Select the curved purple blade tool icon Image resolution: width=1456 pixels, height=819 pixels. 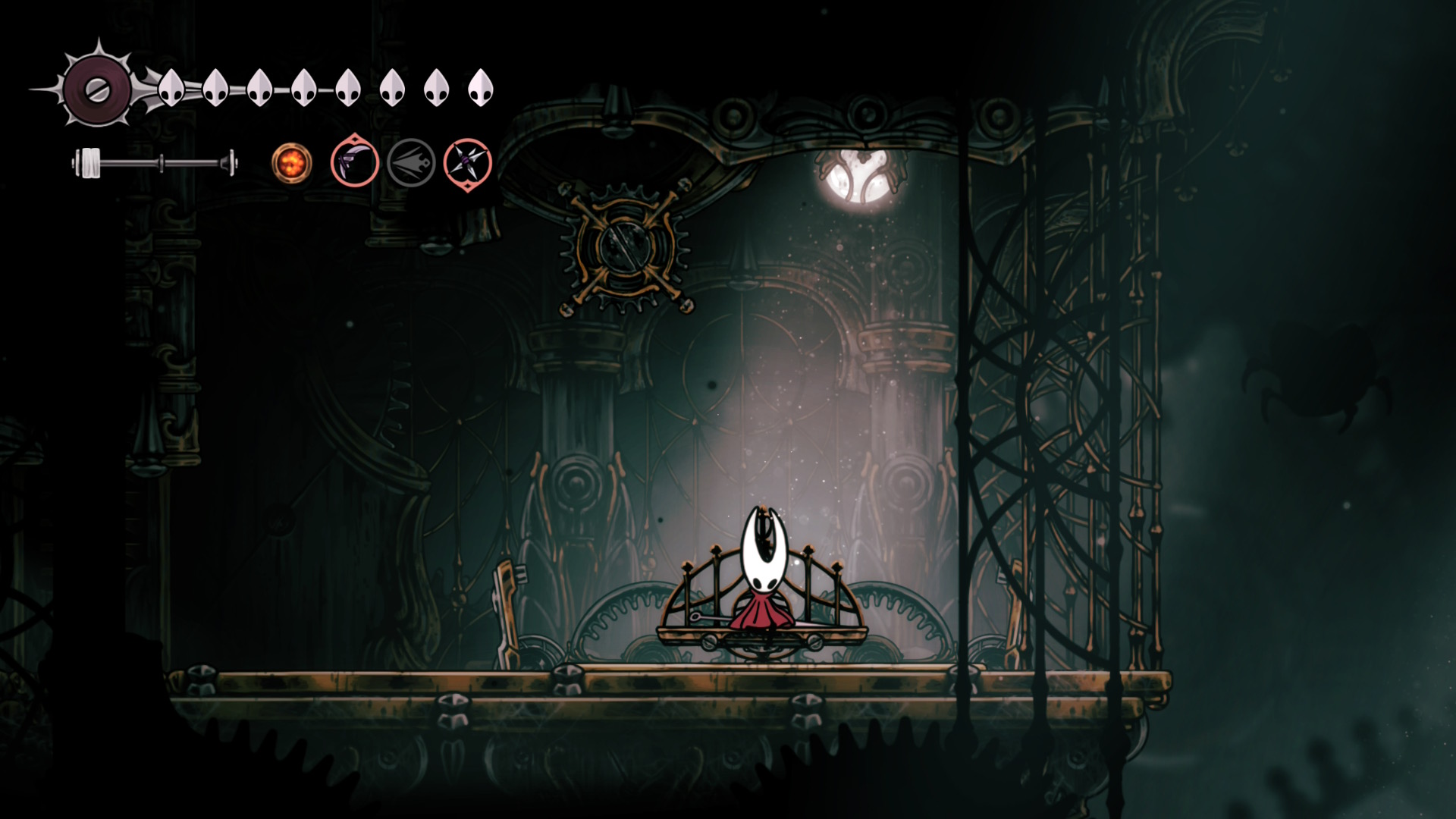coord(355,162)
